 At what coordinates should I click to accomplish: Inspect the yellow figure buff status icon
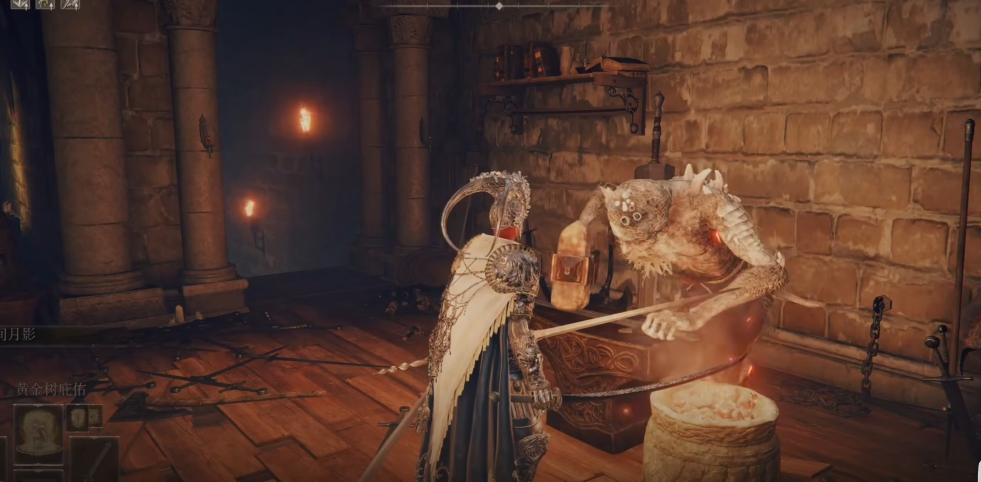pyautogui.click(x=44, y=4)
